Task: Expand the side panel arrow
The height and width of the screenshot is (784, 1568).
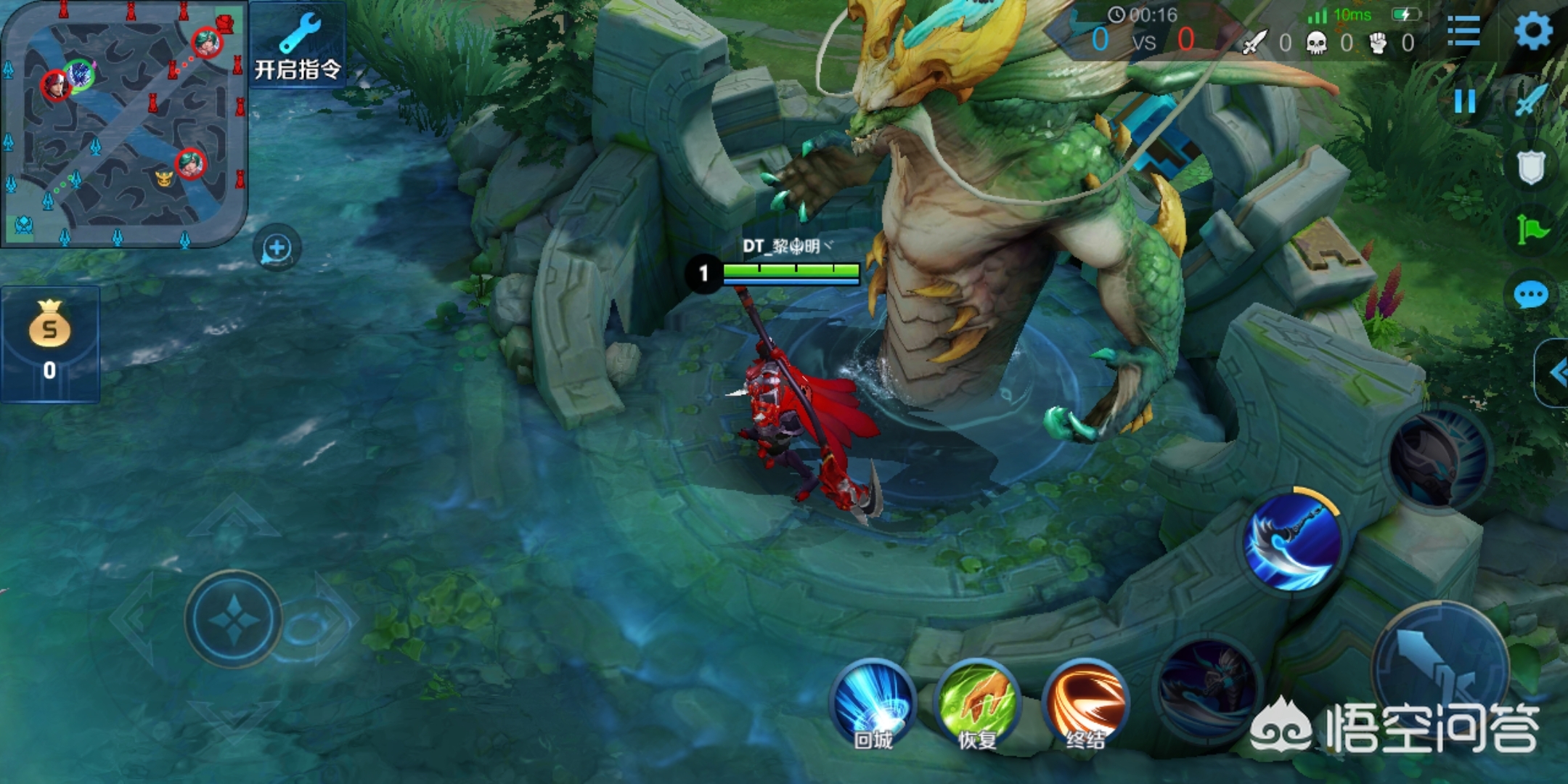Action: [1556, 373]
